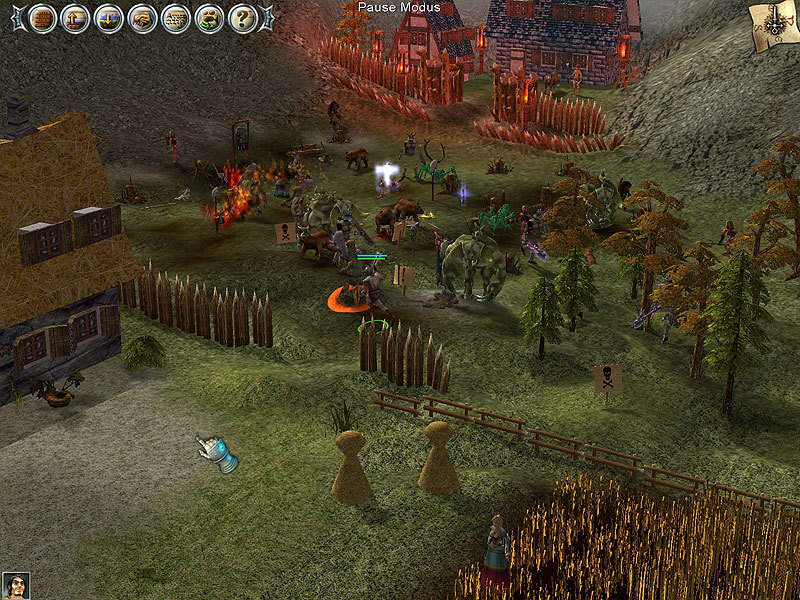Click the green-arrow creature toolbar button
The width and height of the screenshot is (800, 600).
coord(209,18)
